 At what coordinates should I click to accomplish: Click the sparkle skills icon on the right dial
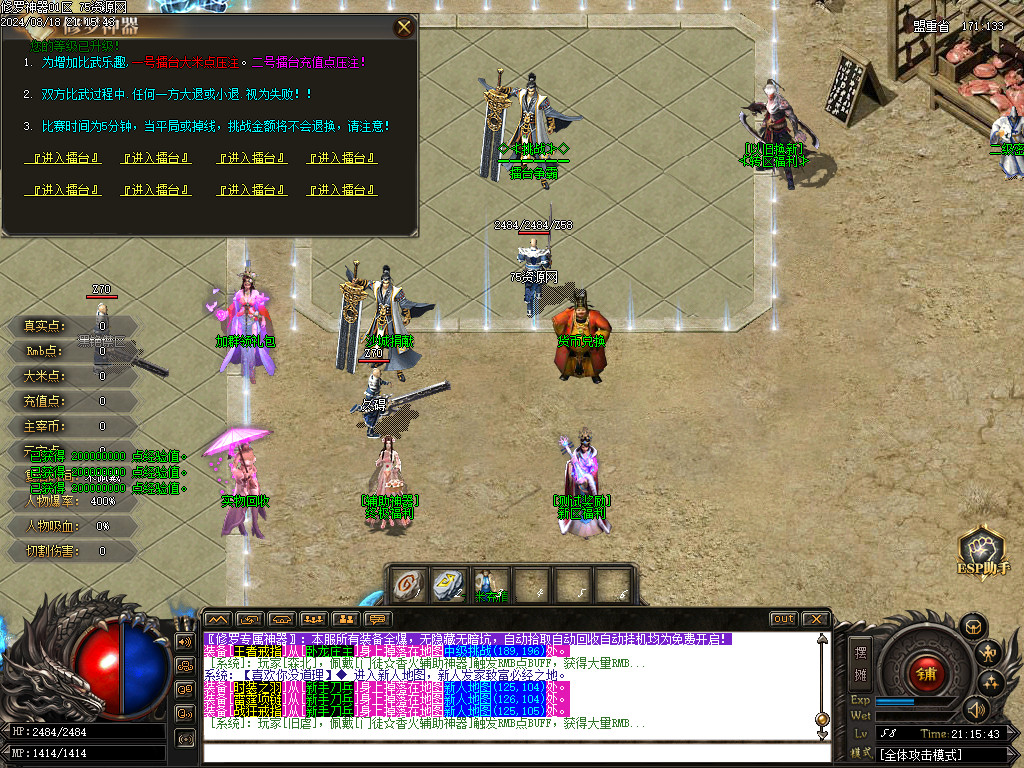991,684
